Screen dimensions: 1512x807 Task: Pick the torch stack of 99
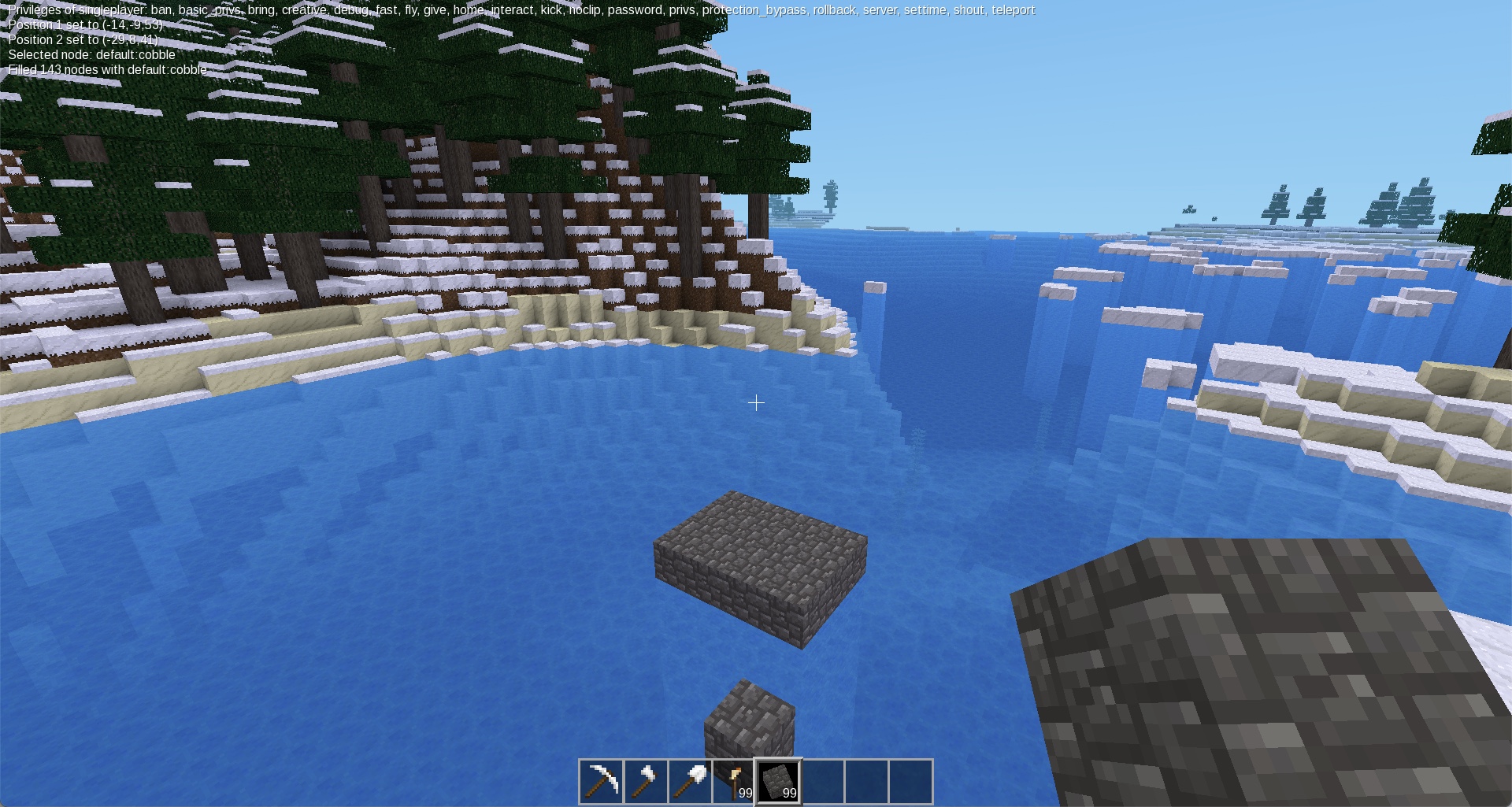[x=734, y=781]
